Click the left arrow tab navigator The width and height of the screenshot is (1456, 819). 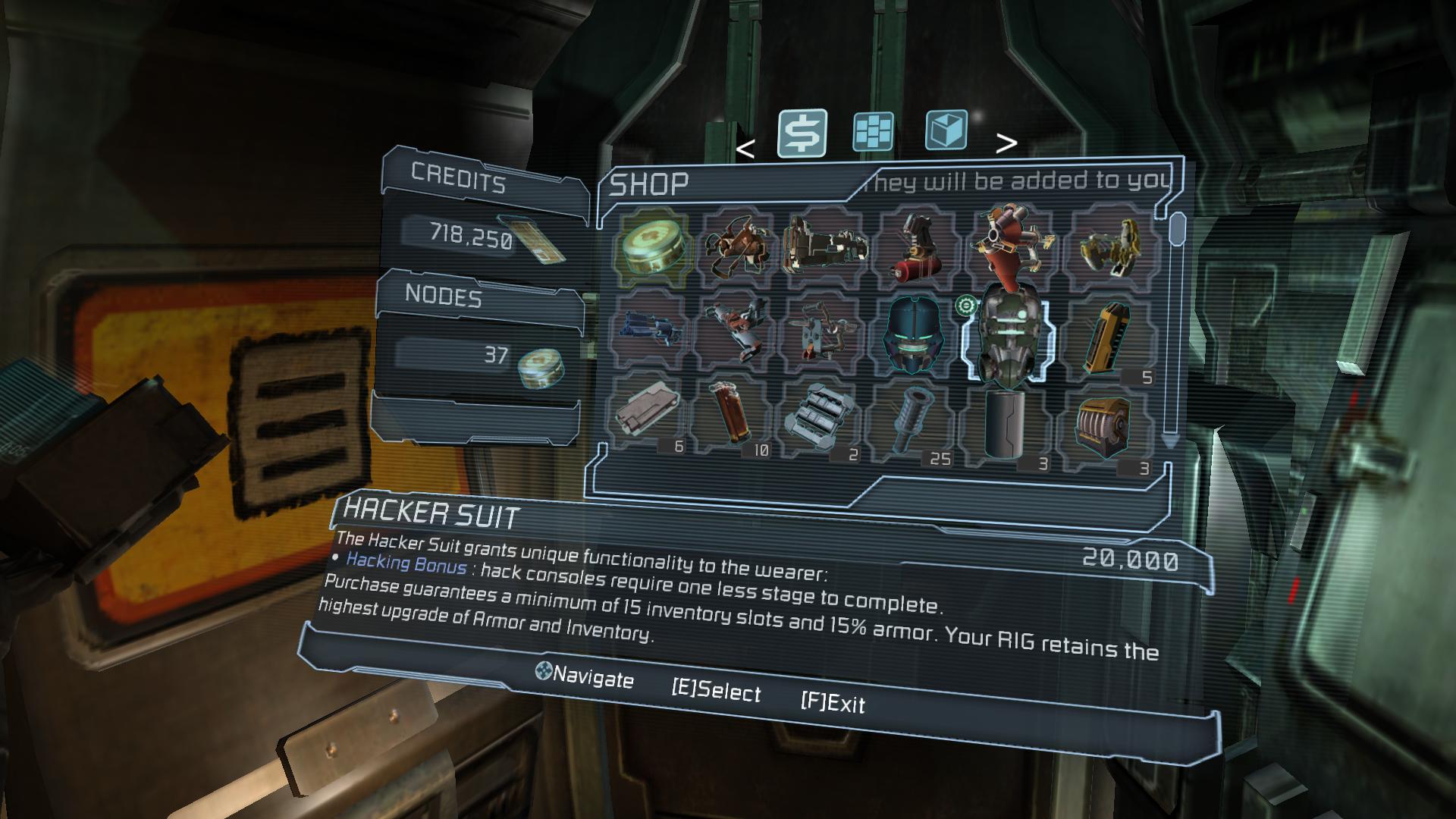745,149
